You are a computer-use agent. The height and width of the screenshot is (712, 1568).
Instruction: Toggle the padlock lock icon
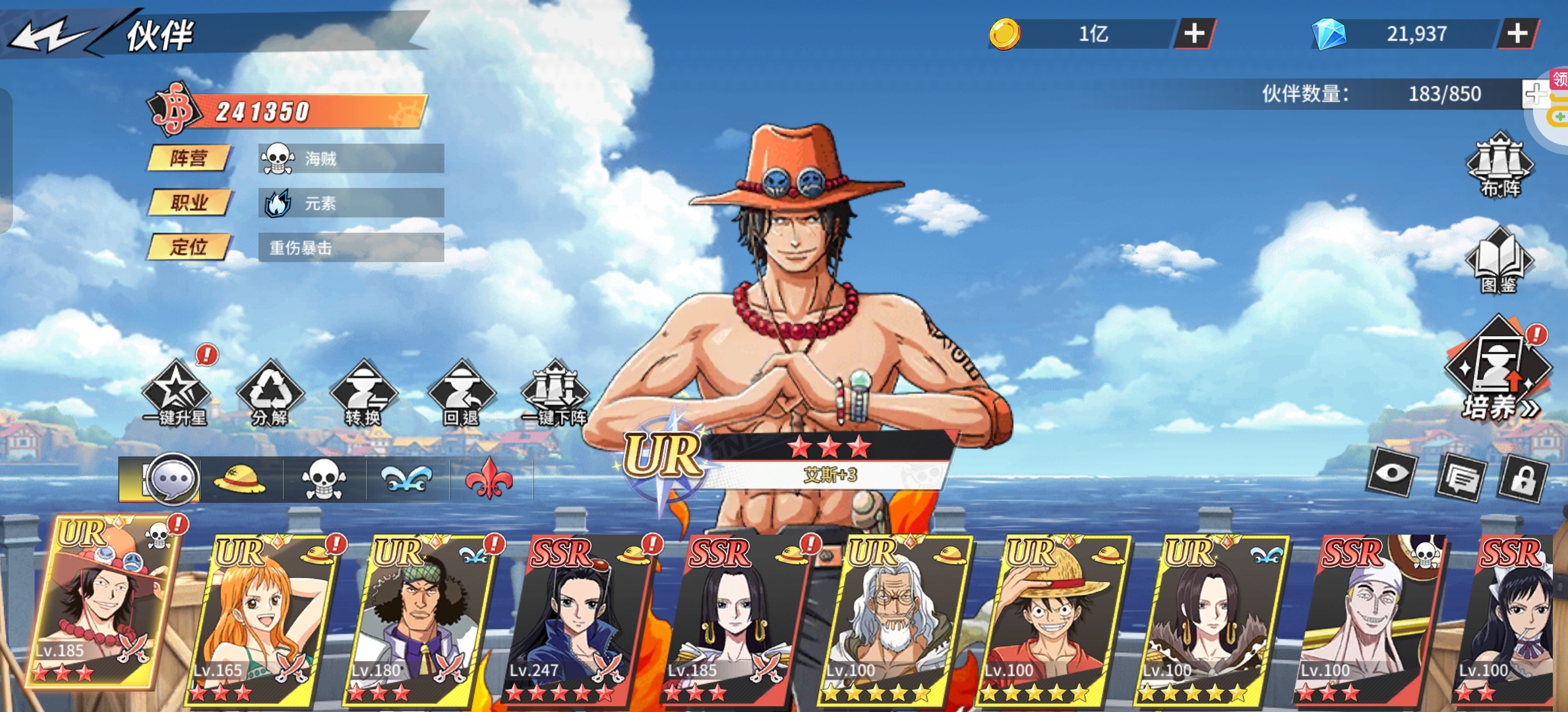1523,479
